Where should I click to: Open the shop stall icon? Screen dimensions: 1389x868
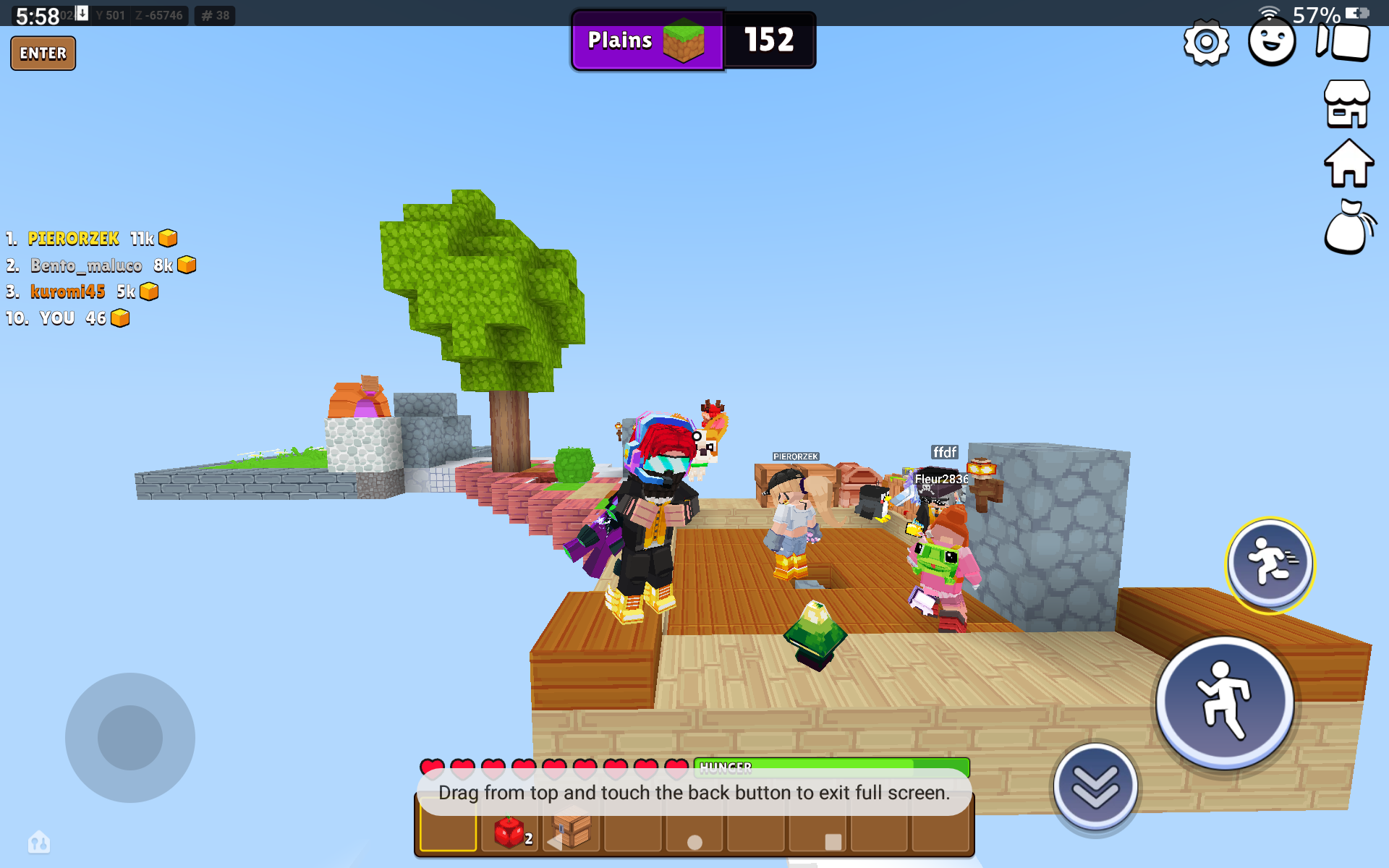click(1346, 104)
